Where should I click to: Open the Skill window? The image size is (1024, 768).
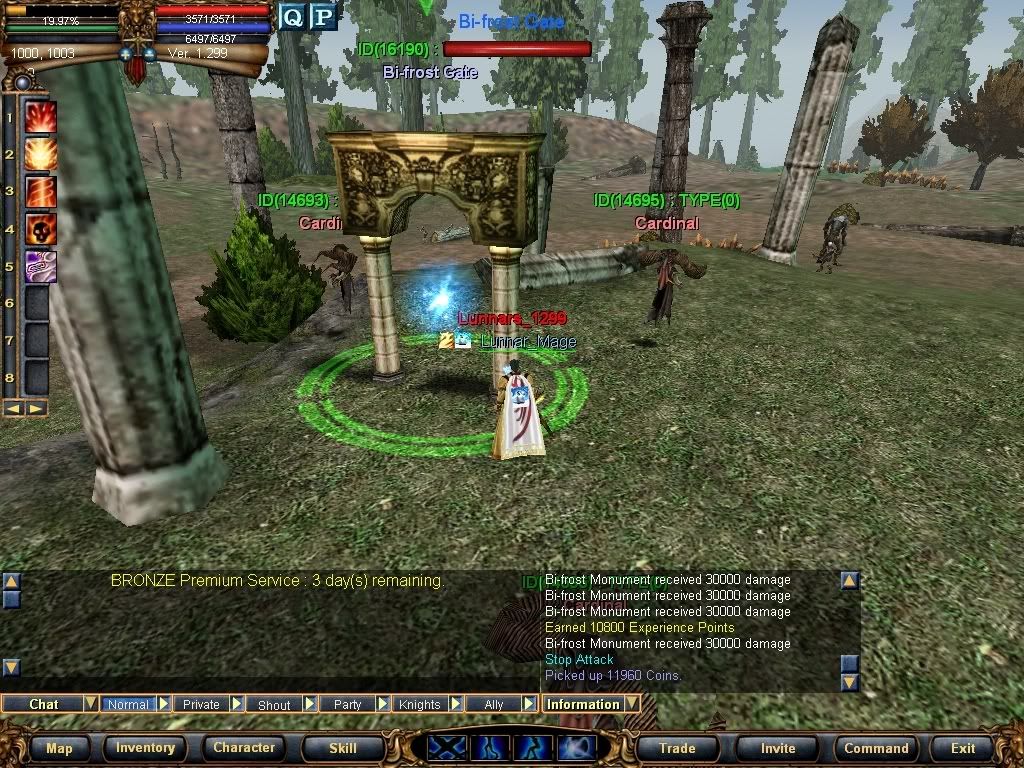[x=343, y=748]
